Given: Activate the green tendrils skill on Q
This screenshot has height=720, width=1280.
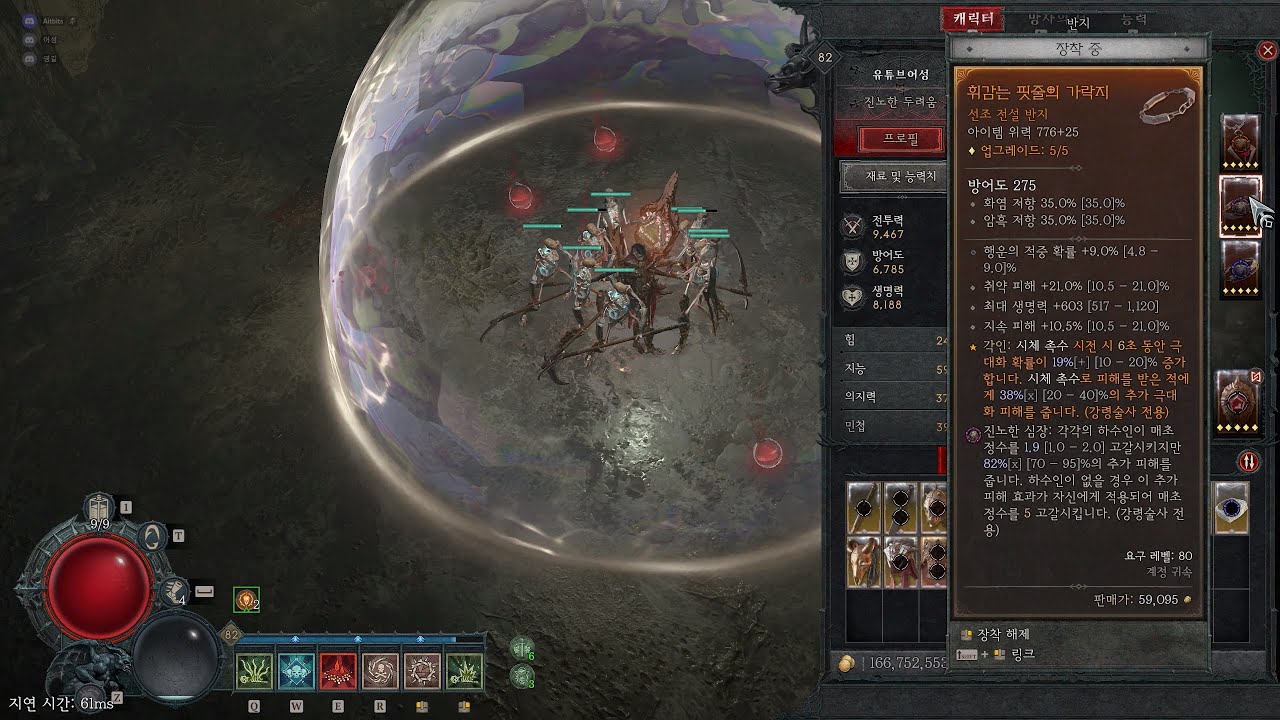Looking at the screenshot, I should 254,671.
